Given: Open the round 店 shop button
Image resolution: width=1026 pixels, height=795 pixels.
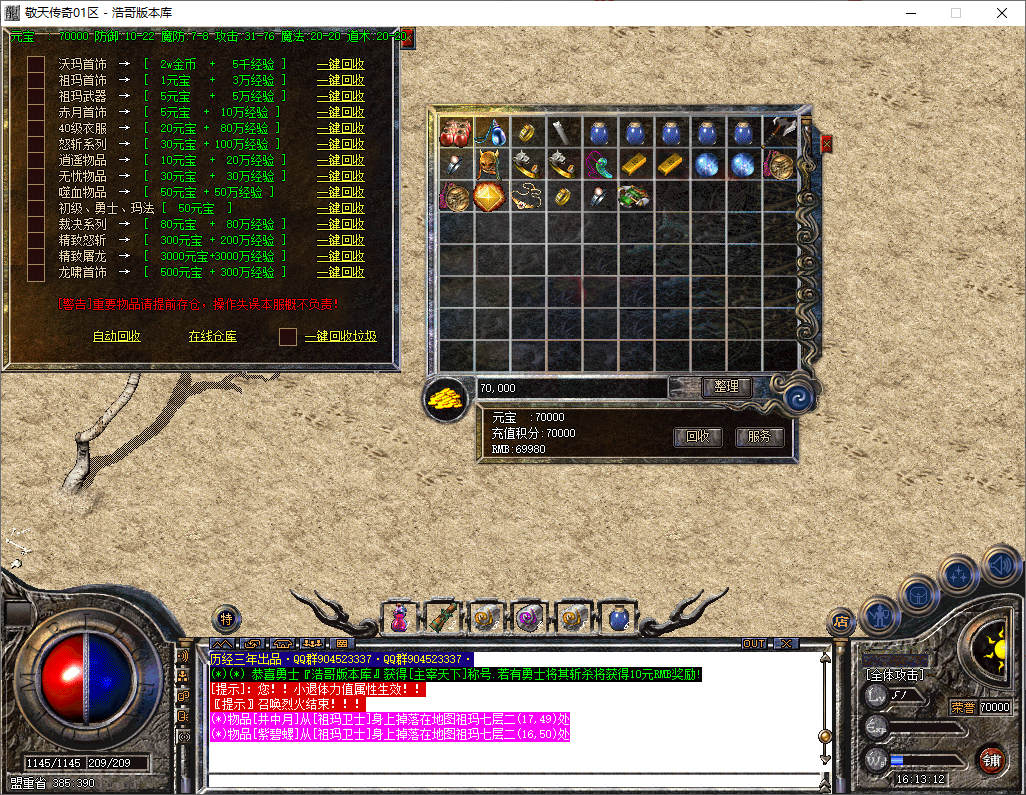Looking at the screenshot, I should pos(842,622).
